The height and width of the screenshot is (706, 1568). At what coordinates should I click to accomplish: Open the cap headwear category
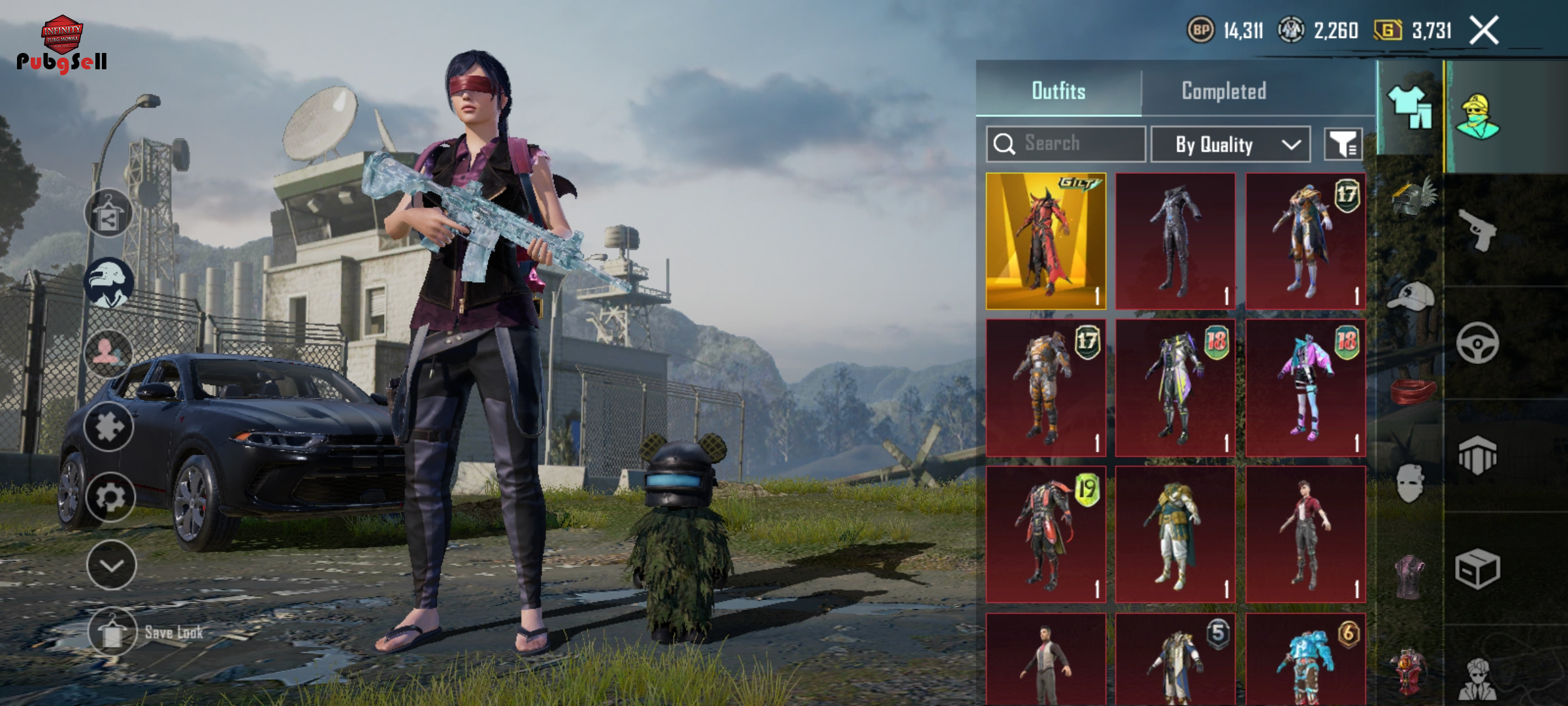pyautogui.click(x=1411, y=297)
